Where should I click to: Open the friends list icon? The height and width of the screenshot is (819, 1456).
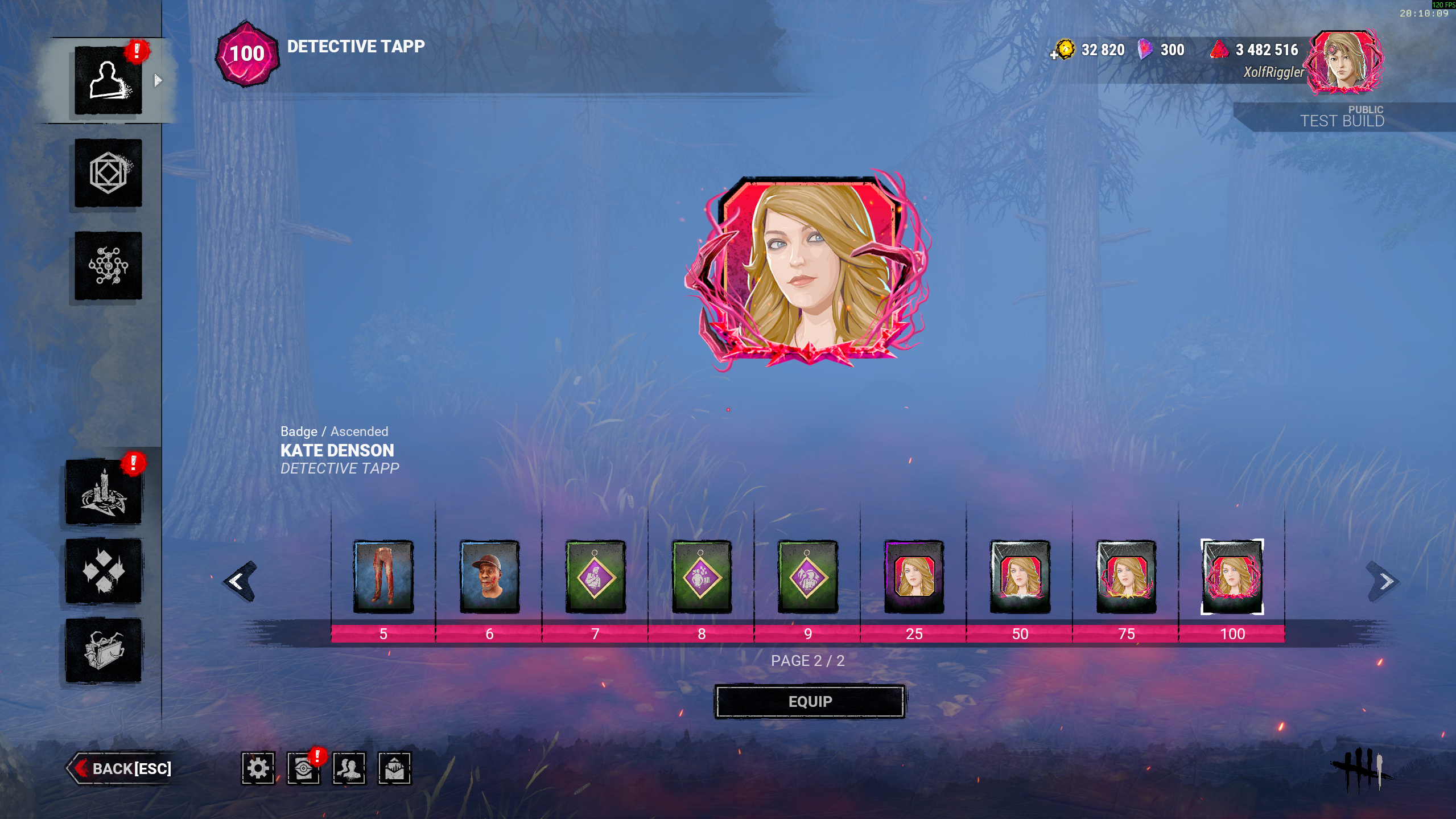point(349,768)
